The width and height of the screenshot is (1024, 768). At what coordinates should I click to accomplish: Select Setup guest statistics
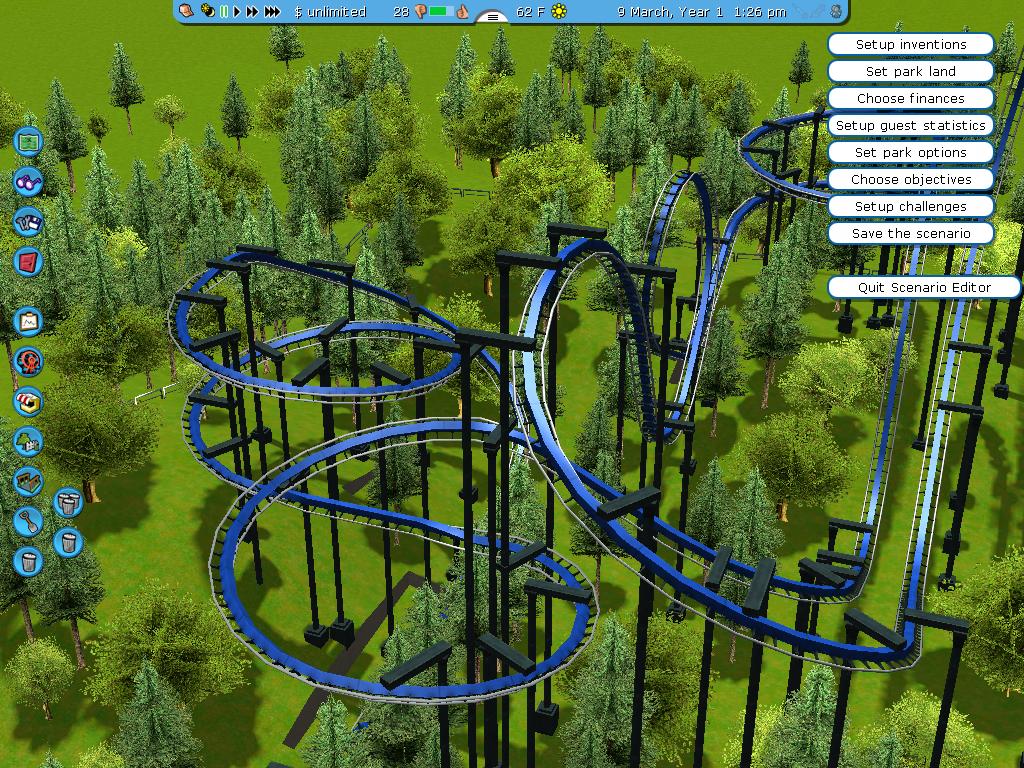(x=910, y=125)
